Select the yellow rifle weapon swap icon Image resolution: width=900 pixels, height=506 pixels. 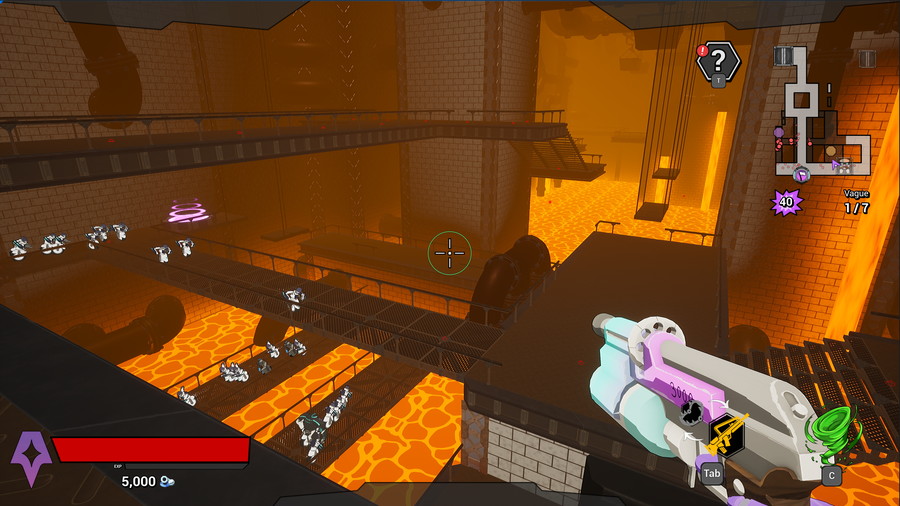pos(727,434)
